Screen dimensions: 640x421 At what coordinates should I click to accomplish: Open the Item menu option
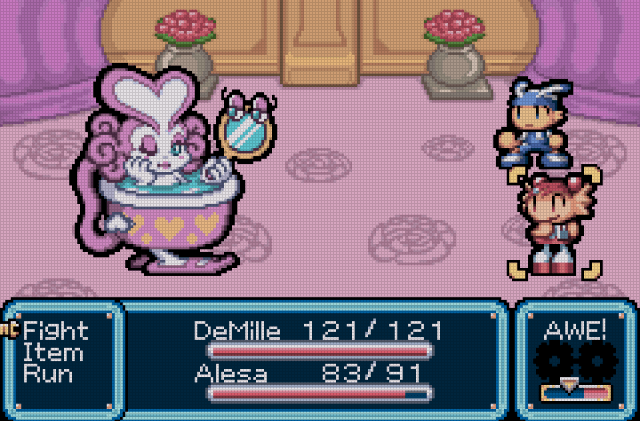tap(52, 353)
